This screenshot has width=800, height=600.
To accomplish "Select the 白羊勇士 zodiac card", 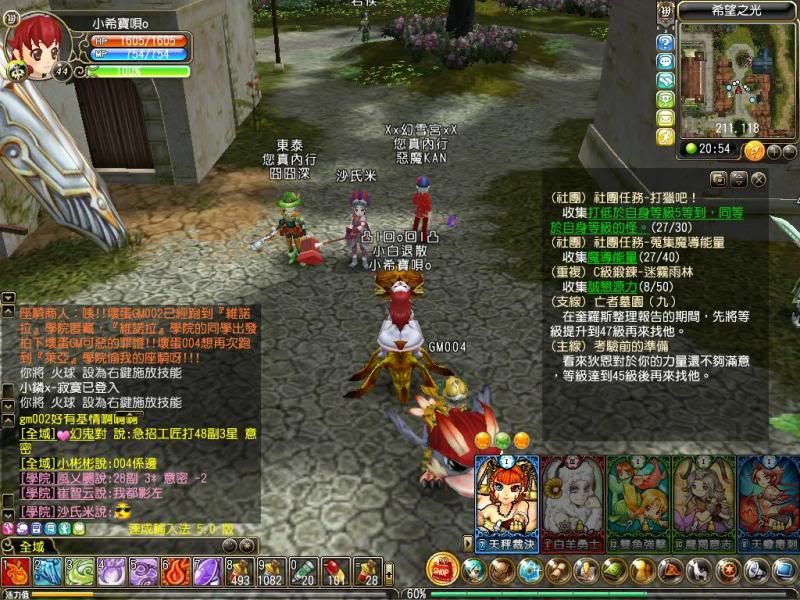I will [x=572, y=496].
